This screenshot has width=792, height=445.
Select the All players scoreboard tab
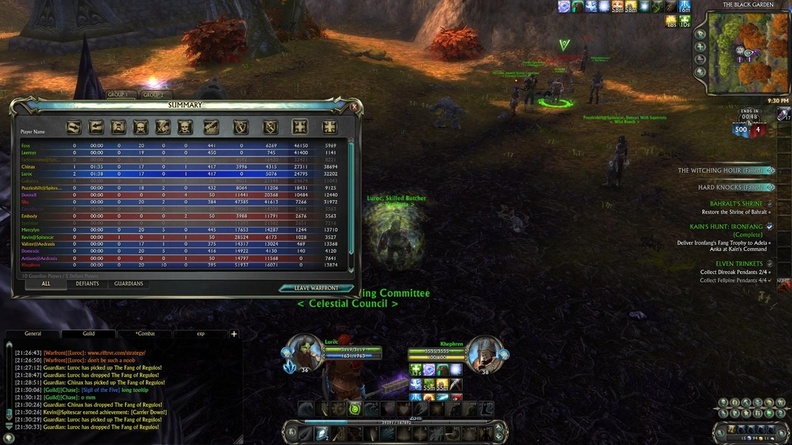point(46,284)
